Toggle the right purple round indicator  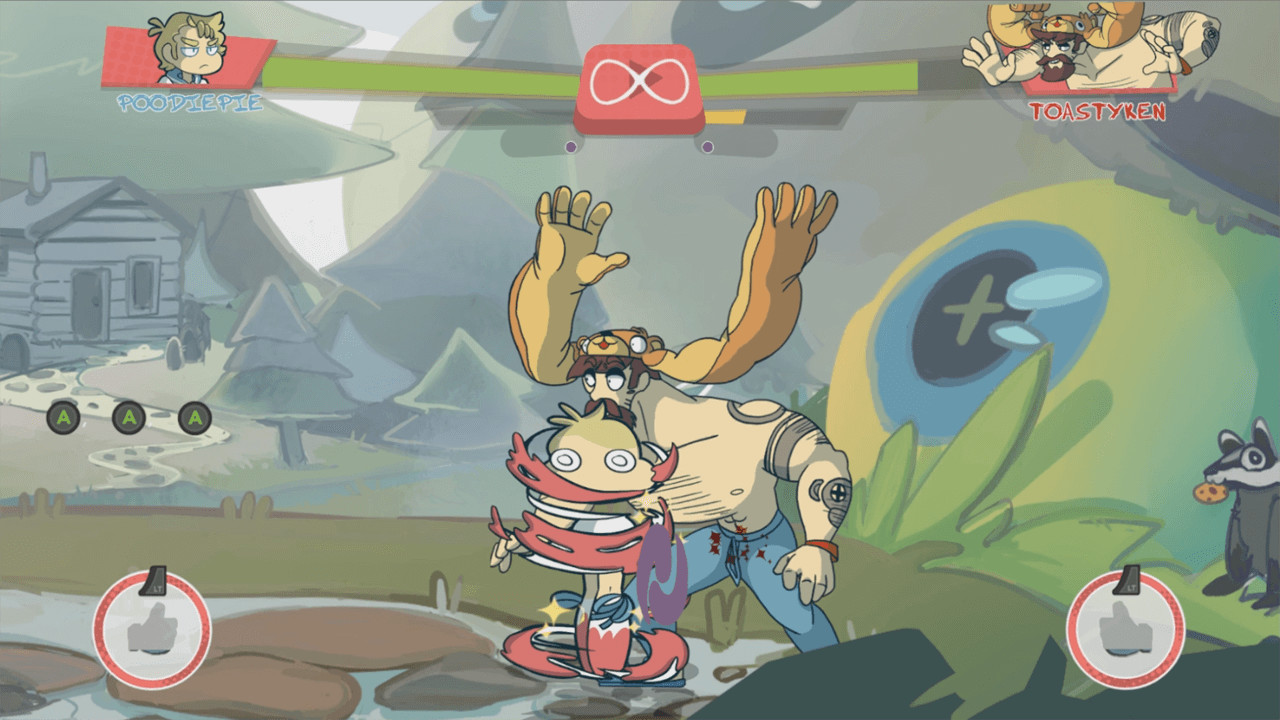(x=709, y=146)
